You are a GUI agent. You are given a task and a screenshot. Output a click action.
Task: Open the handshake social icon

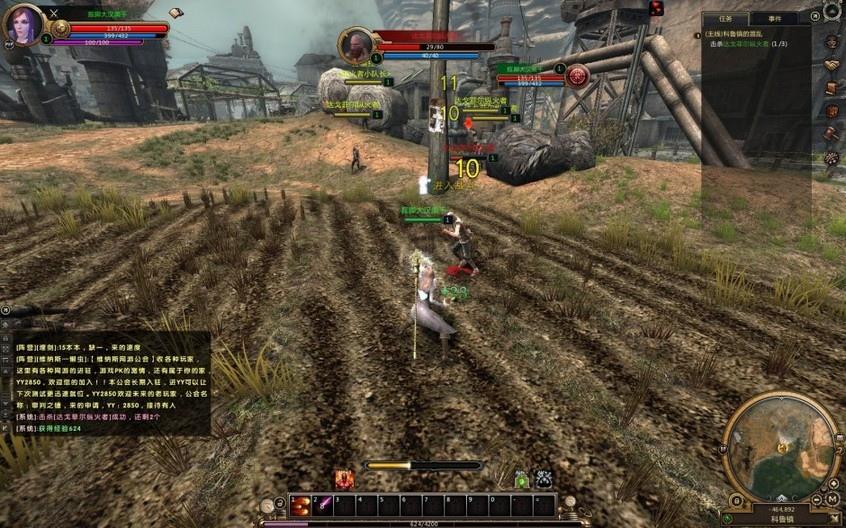(x=831, y=66)
